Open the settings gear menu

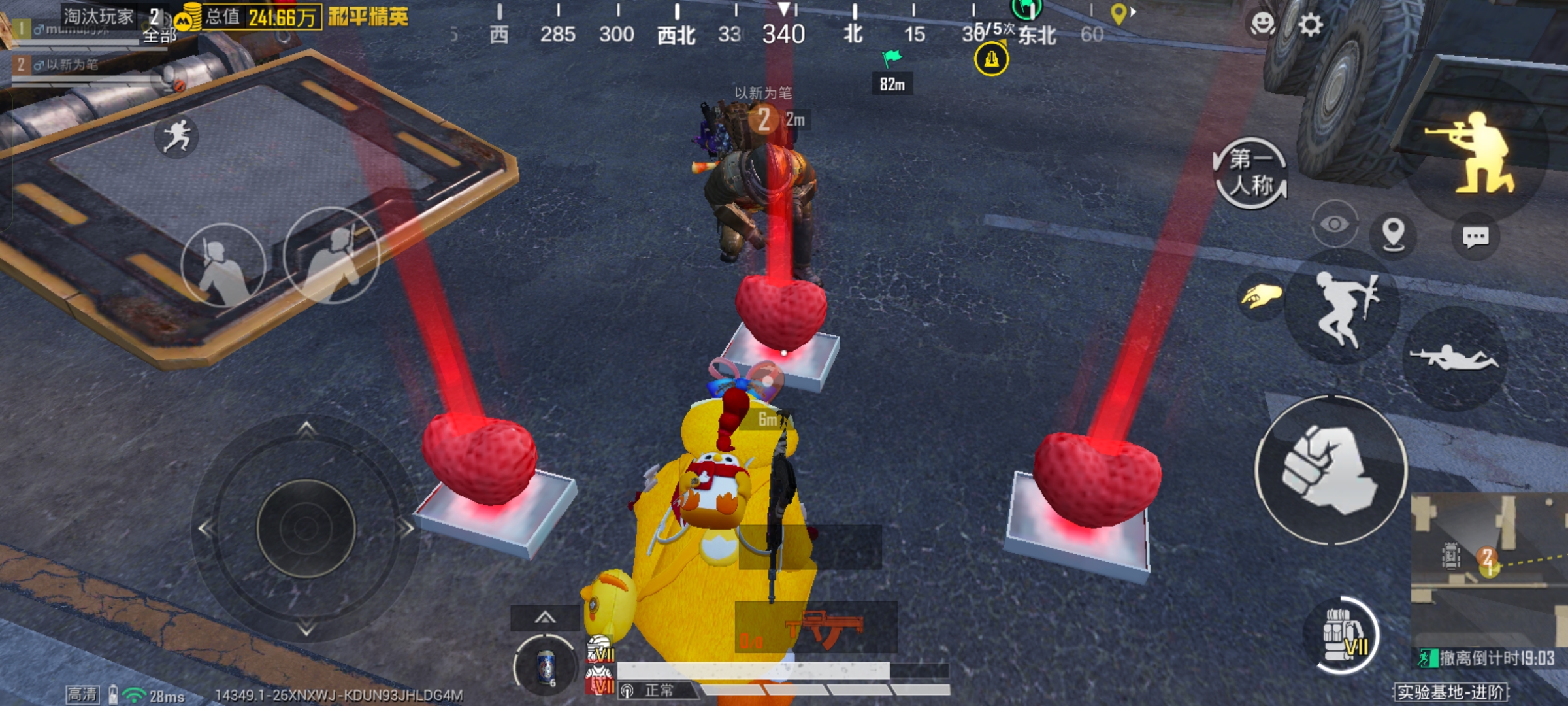1310,25
